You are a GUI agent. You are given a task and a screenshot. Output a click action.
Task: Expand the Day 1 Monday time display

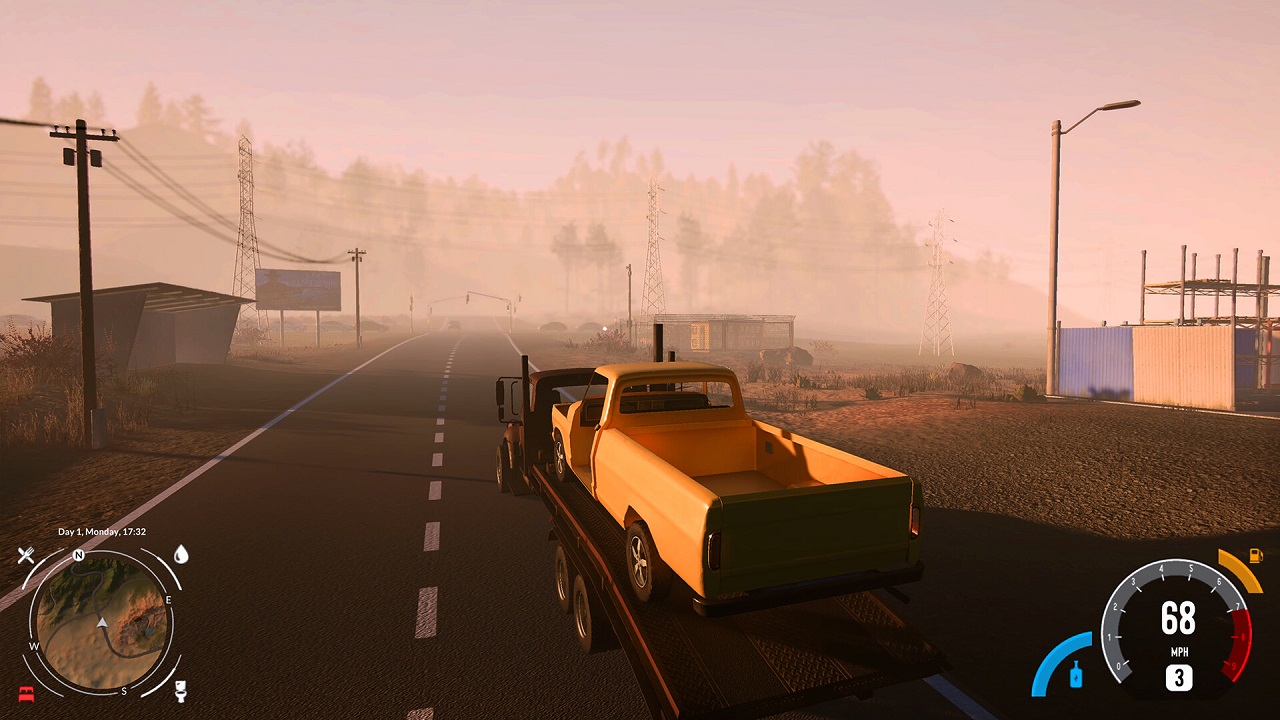coord(102,531)
